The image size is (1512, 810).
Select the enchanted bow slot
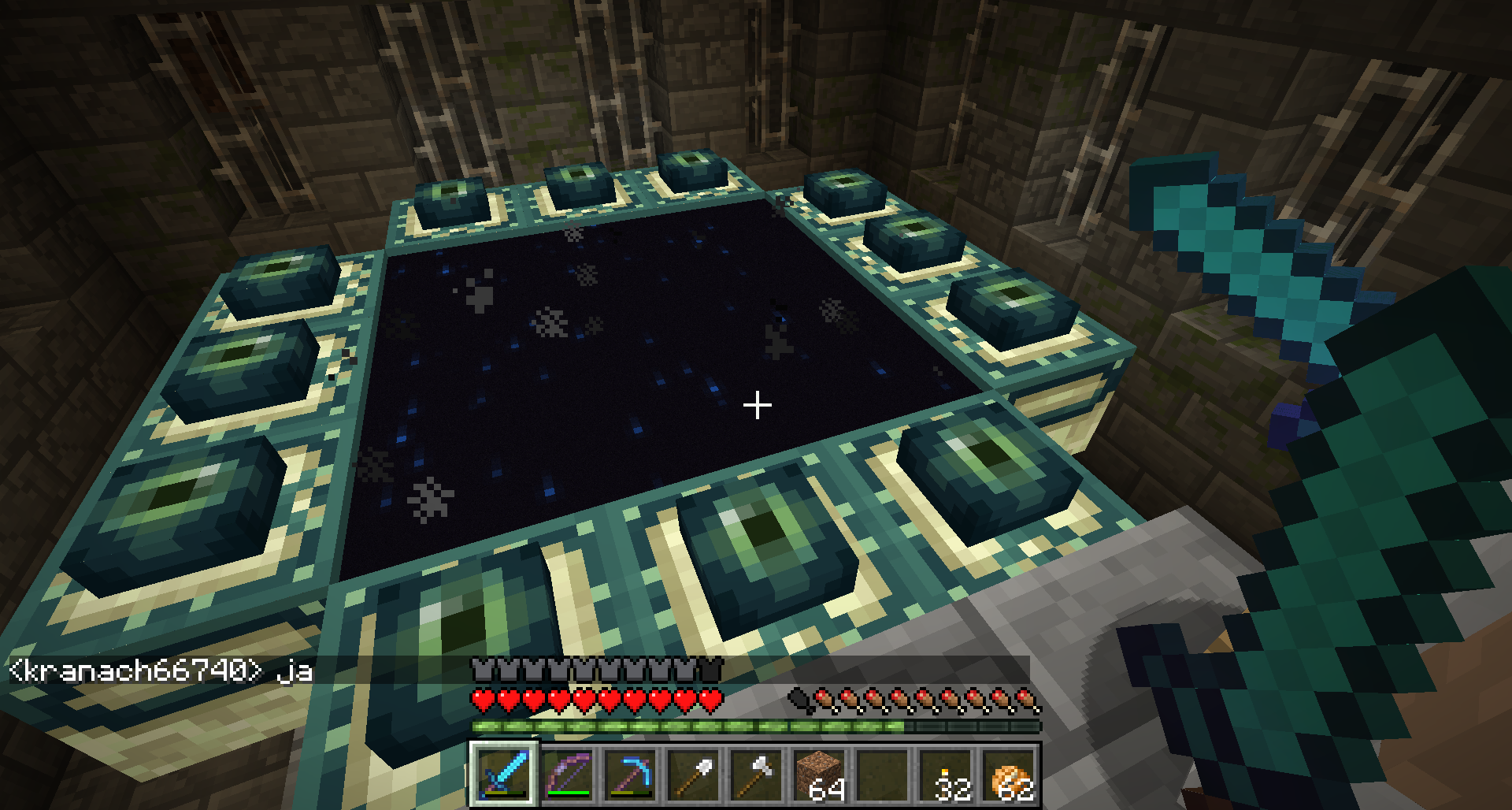[567, 774]
